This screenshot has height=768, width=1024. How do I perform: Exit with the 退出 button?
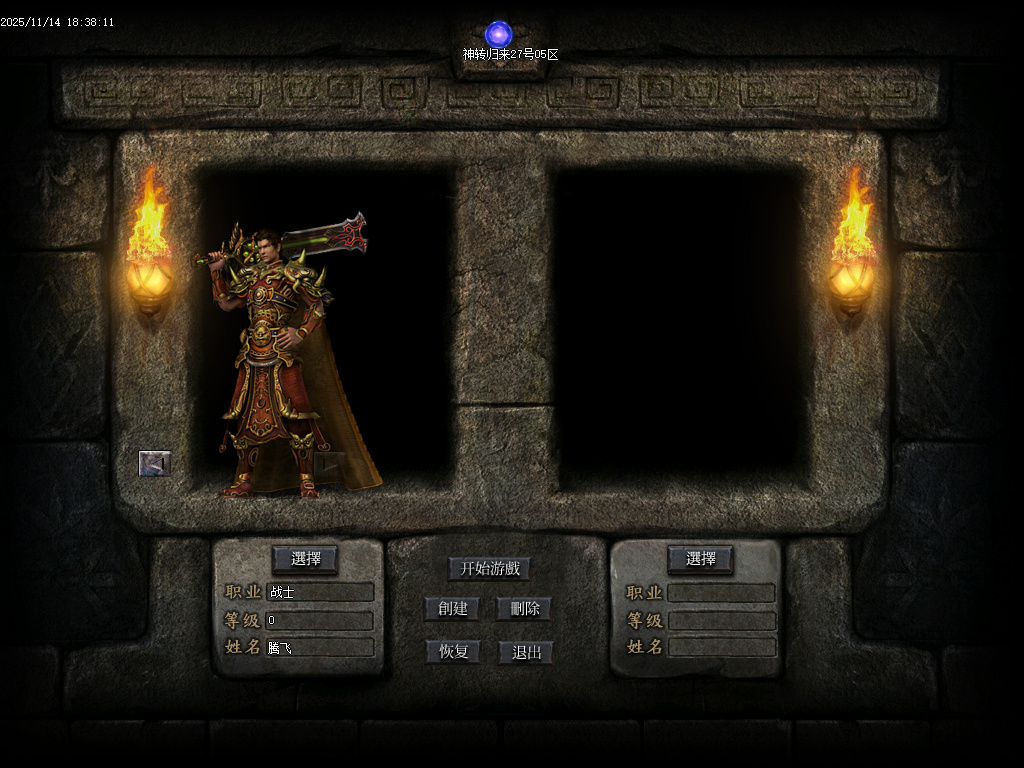point(526,652)
